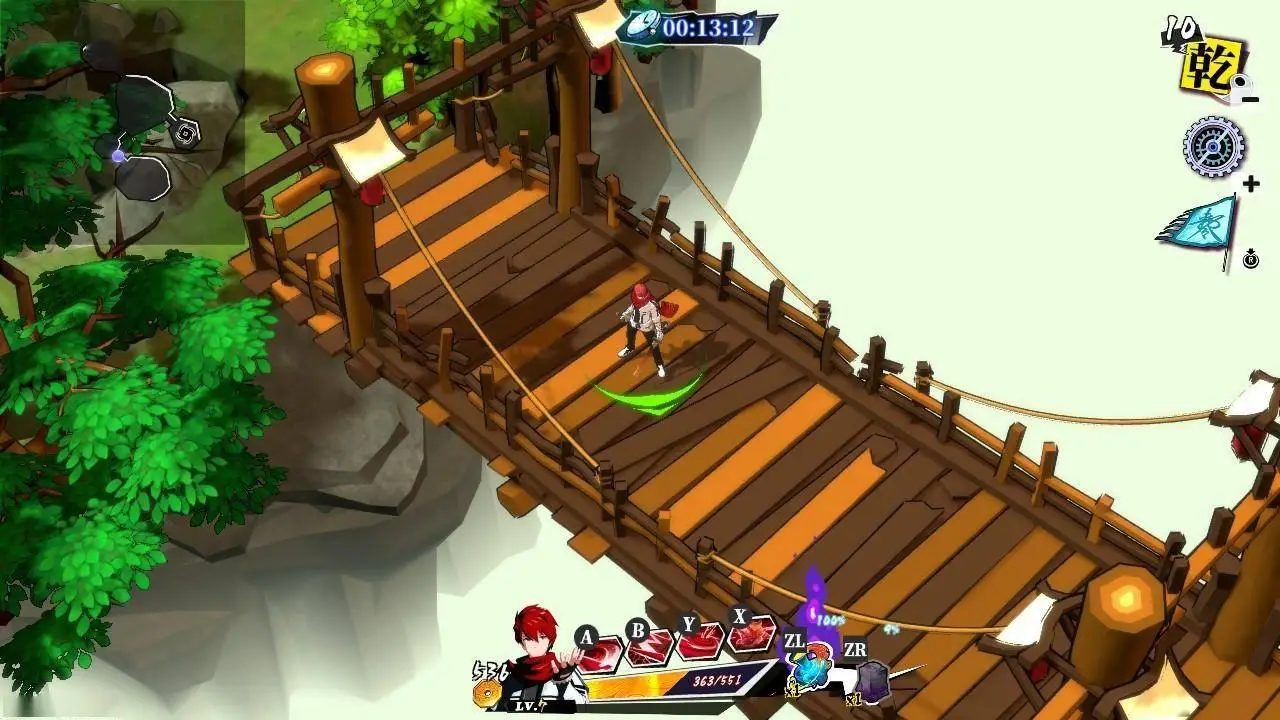
Task: Click the red-haired character portrait
Action: [x=538, y=655]
